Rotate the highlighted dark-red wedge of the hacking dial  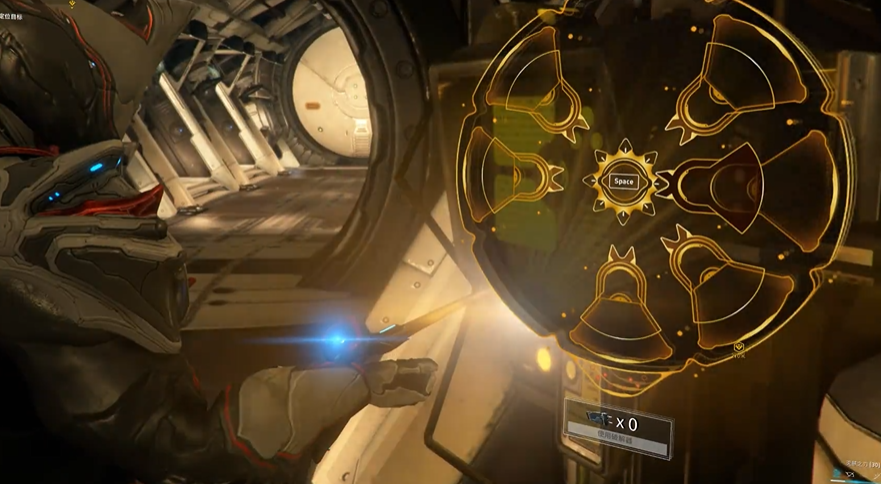click(735, 186)
